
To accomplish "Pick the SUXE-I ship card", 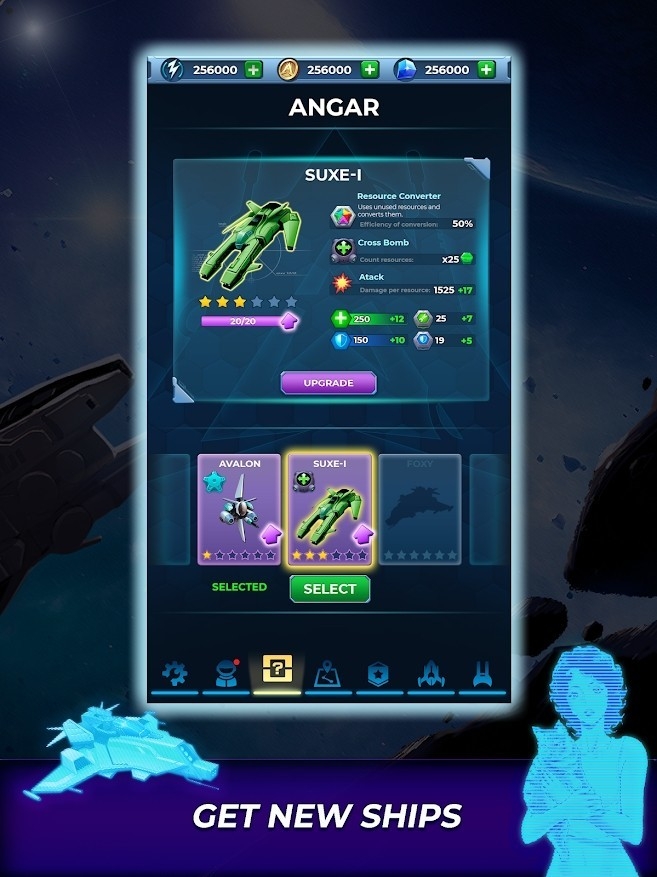I will coord(330,508).
